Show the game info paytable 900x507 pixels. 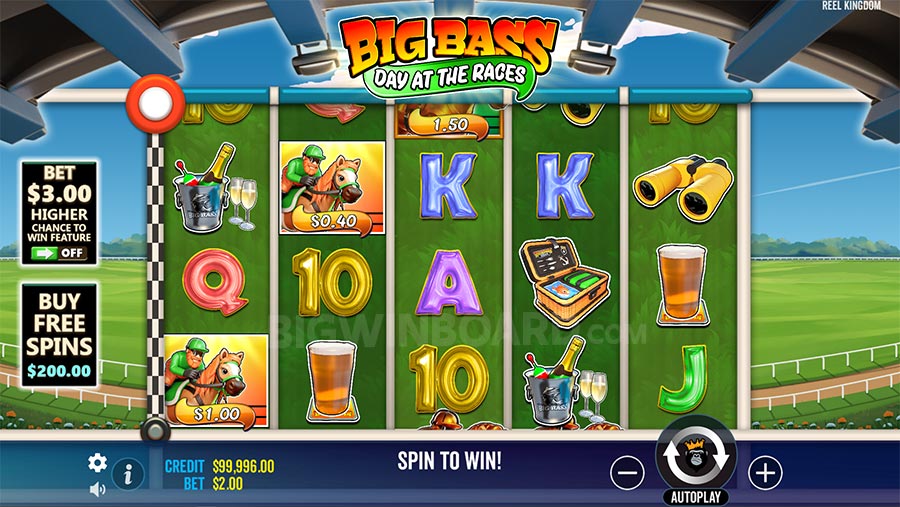pos(127,474)
